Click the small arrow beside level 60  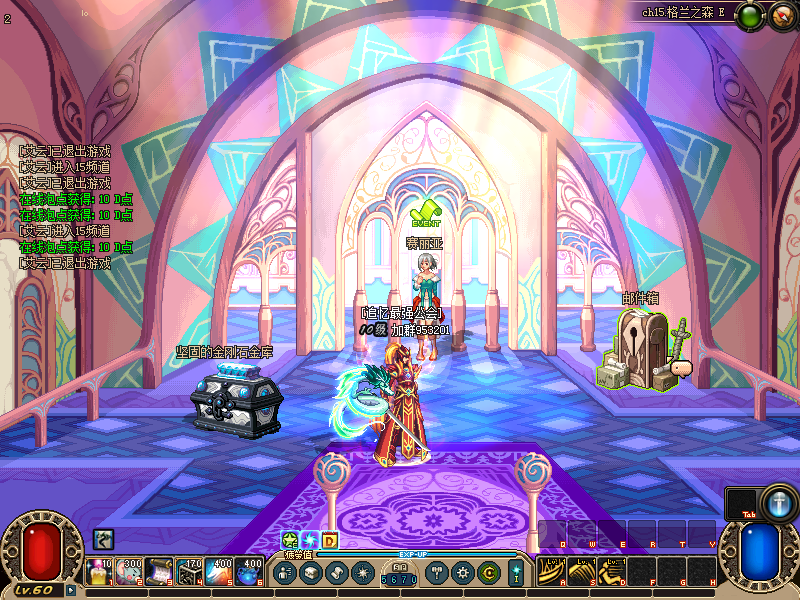[x=70, y=589]
